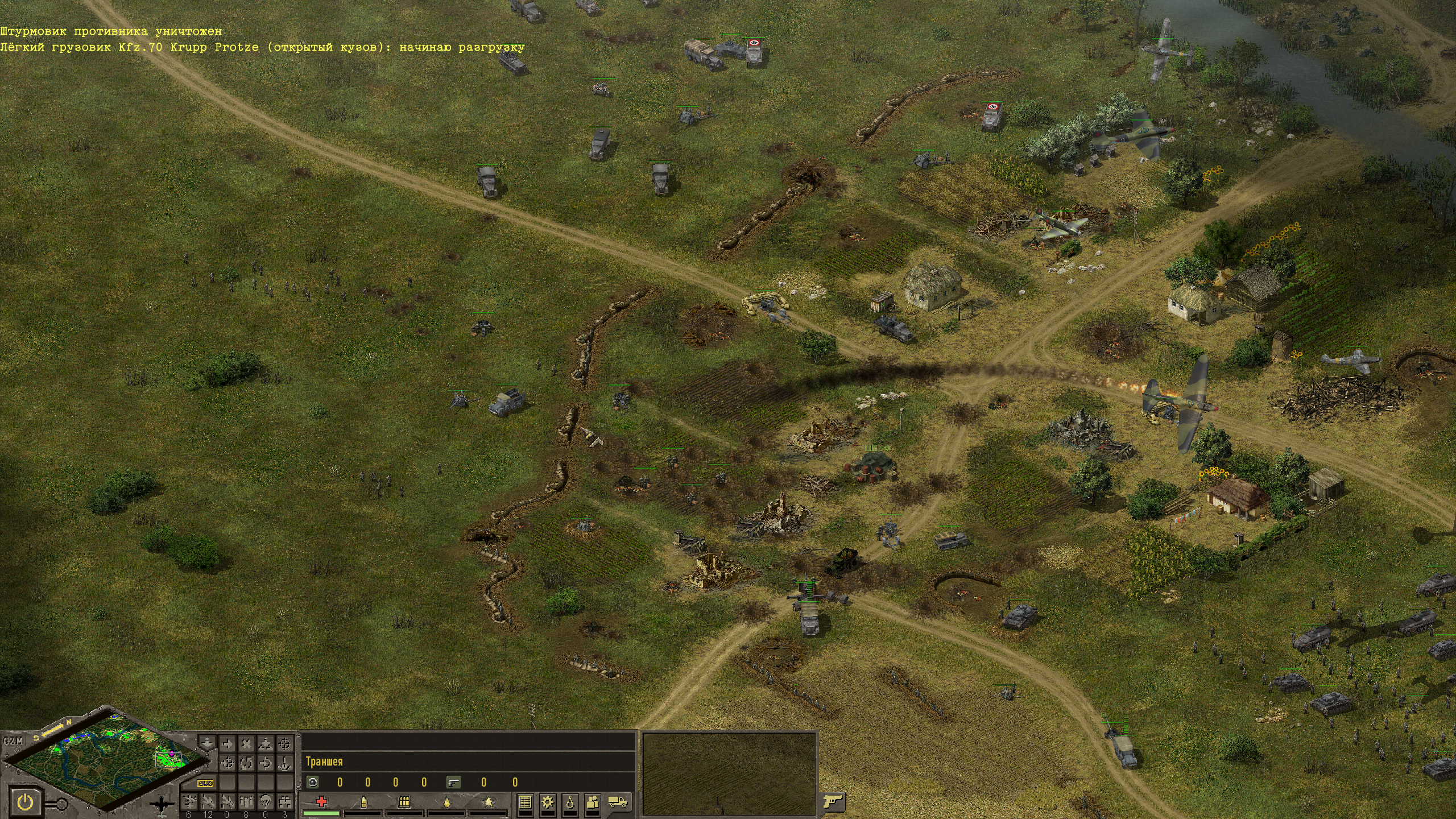Click the truck icon in unit panel
The width and height of the screenshot is (1456, 819).
point(618,802)
